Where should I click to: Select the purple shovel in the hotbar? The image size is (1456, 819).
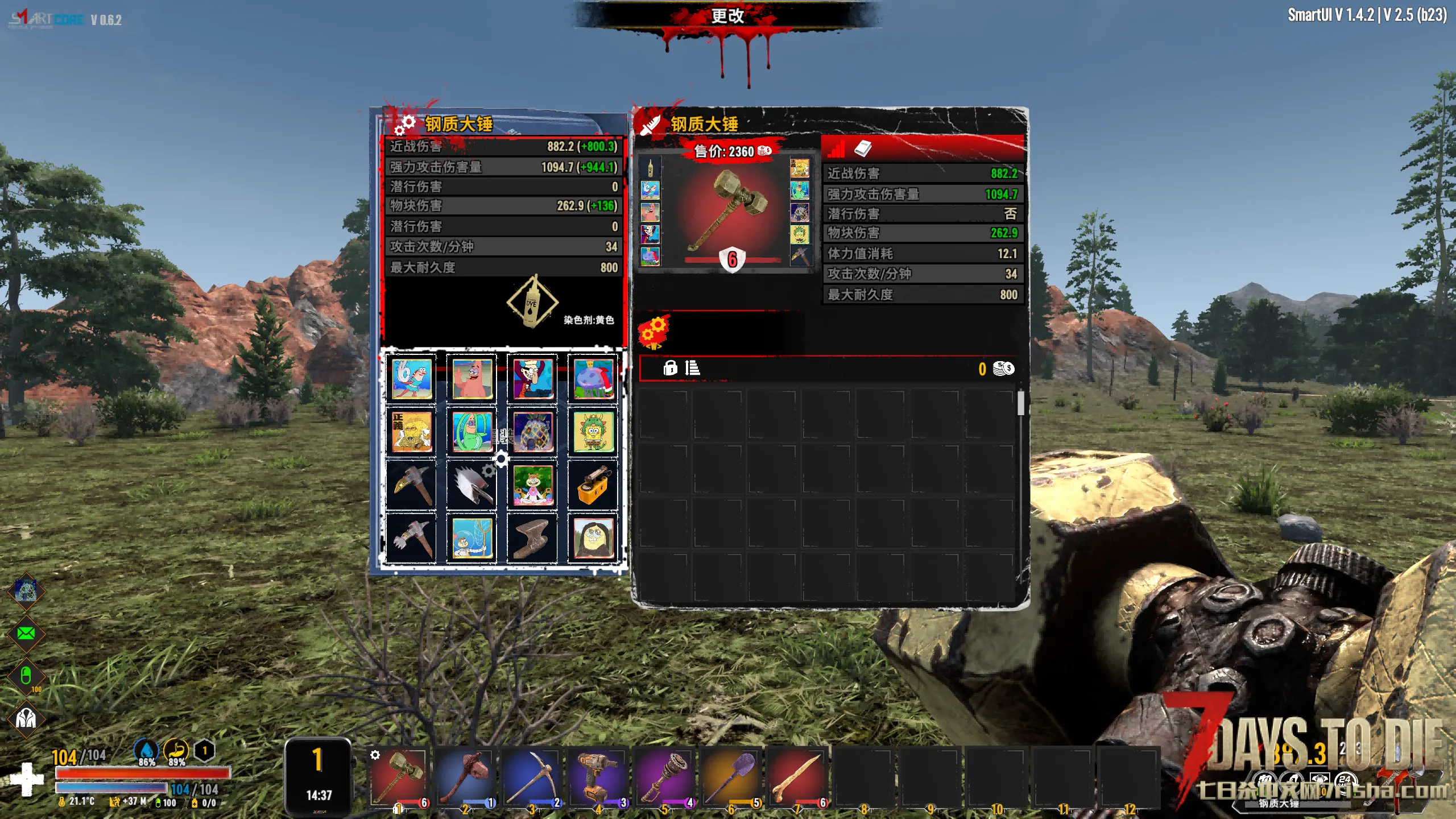click(x=731, y=776)
